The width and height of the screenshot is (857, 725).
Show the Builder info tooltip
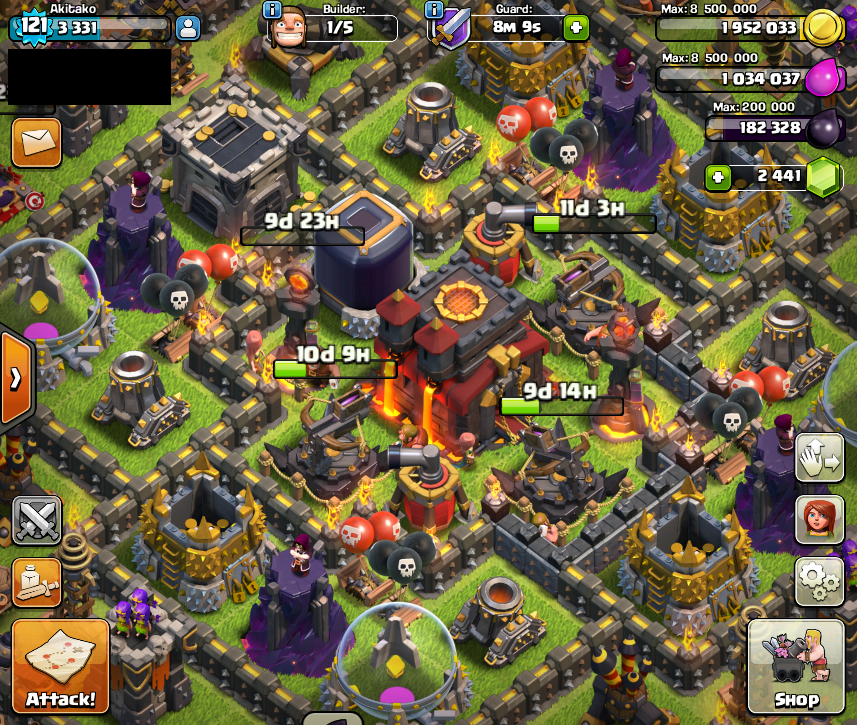coord(272,10)
